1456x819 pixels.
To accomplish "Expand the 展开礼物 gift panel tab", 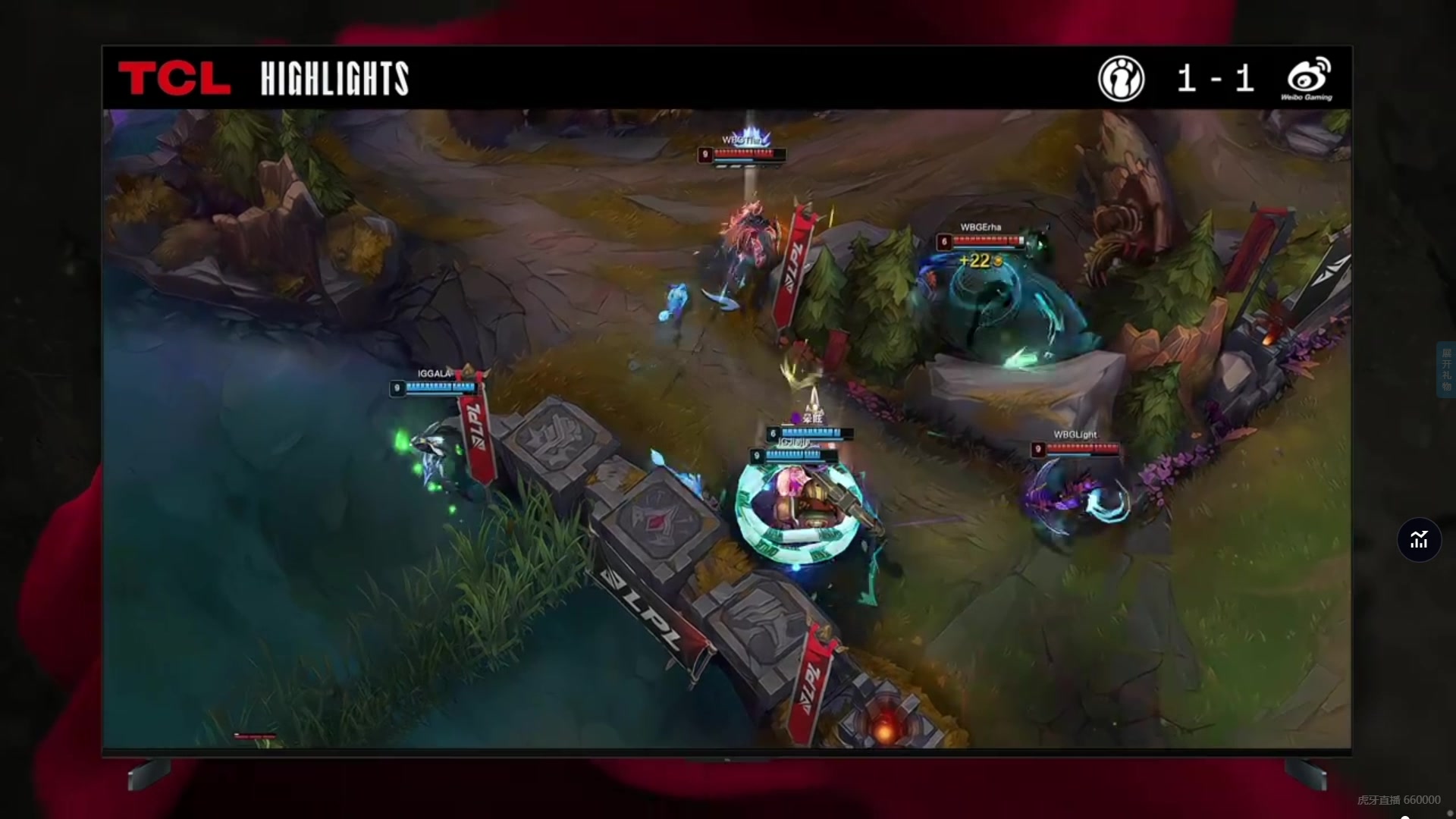I will (x=1446, y=370).
